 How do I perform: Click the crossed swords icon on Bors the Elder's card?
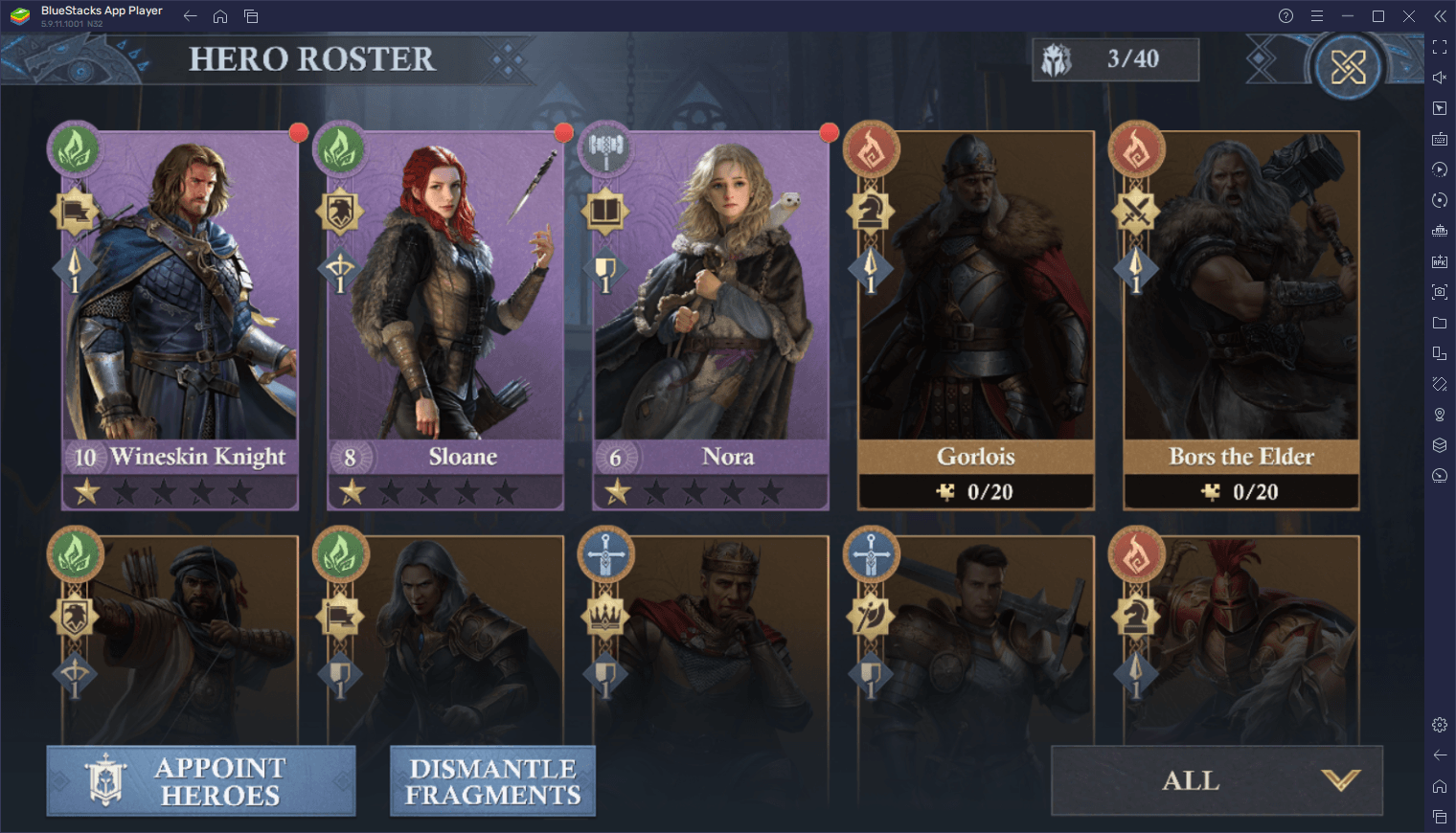1136,213
